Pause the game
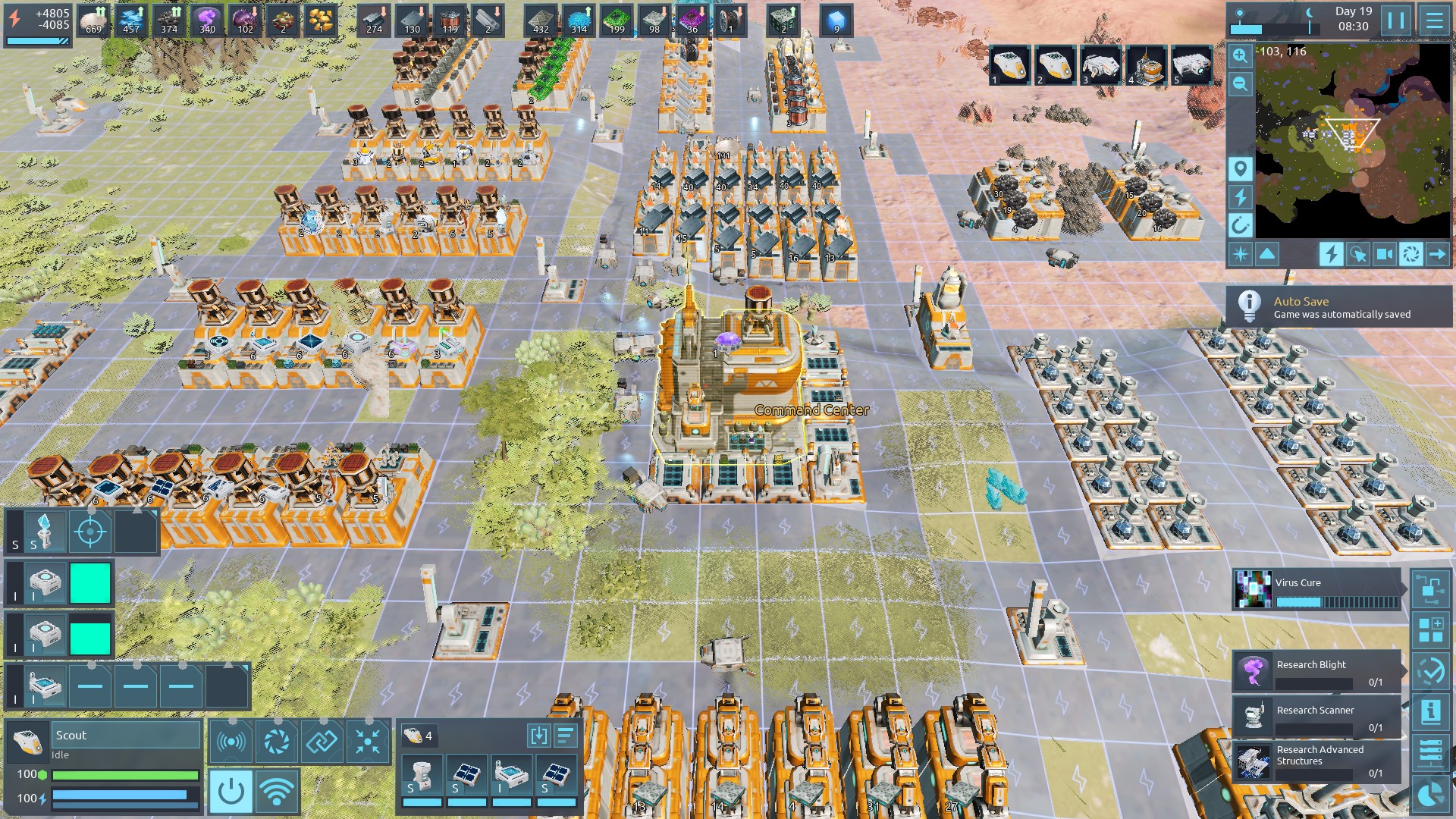Viewport: 1456px width, 819px height. (1396, 20)
